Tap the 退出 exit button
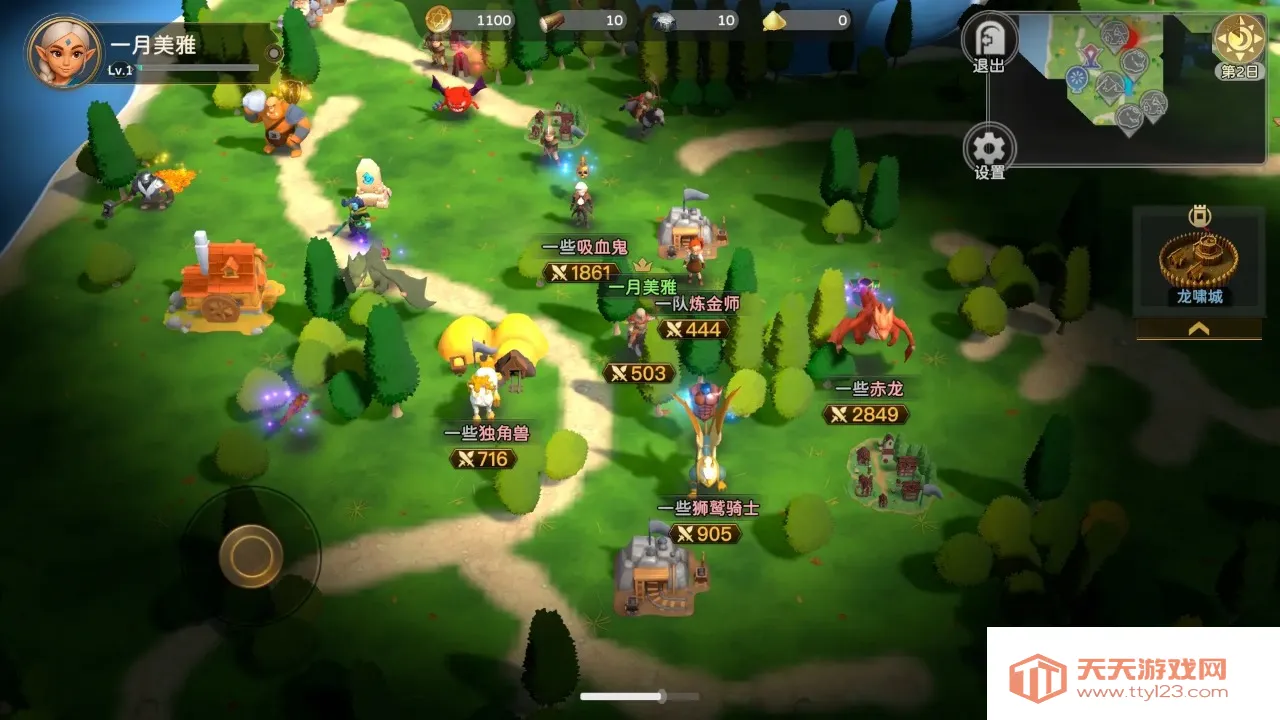The width and height of the screenshot is (1280, 720). [989, 41]
